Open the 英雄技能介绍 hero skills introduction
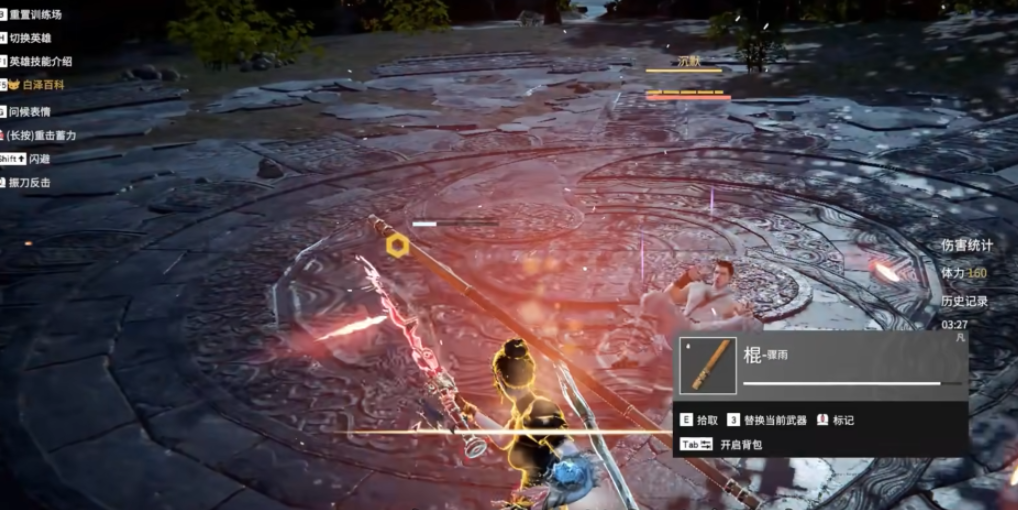This screenshot has height=510, width=1018. click(x=41, y=62)
